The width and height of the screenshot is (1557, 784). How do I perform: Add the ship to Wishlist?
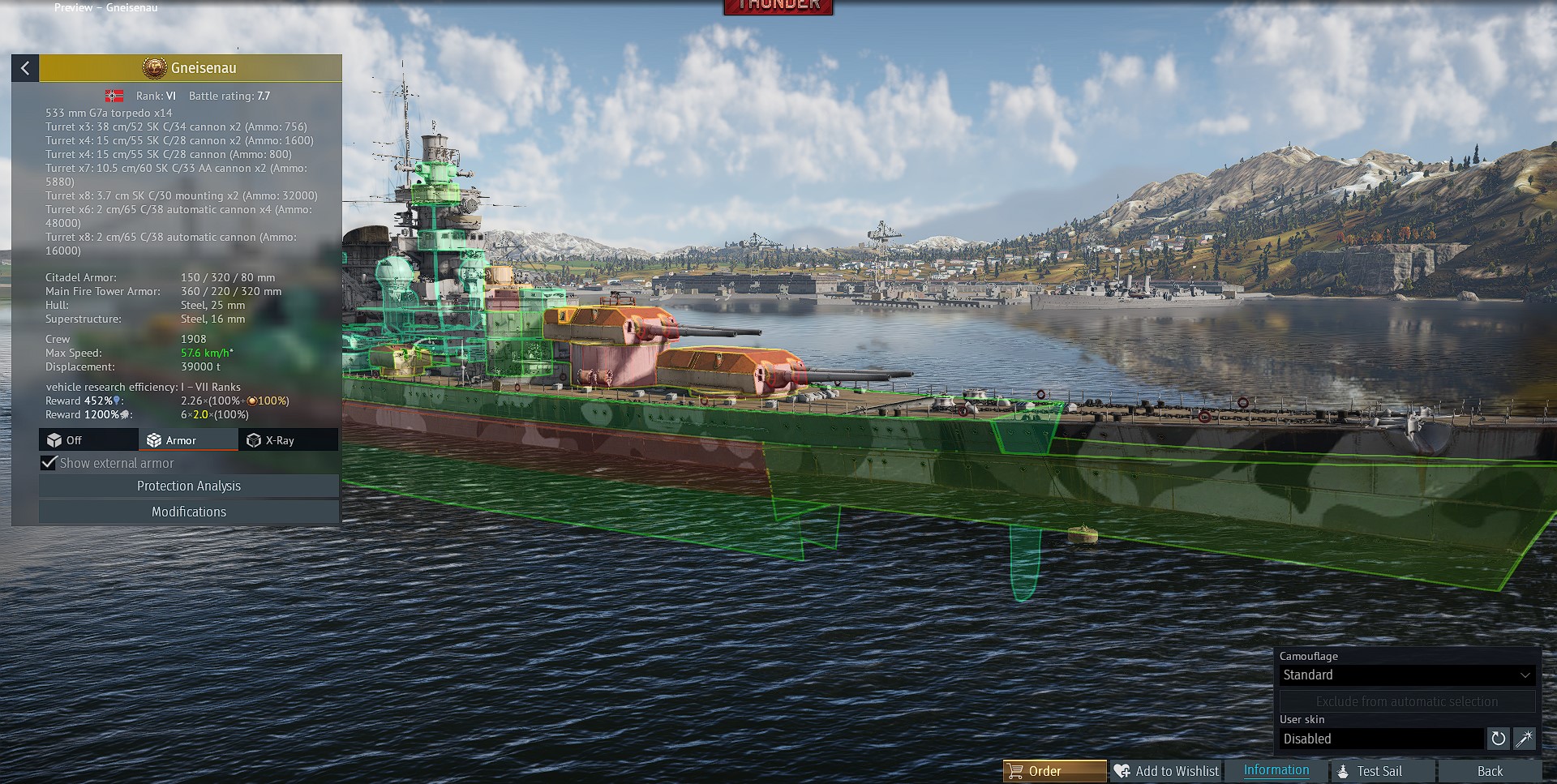click(1166, 771)
